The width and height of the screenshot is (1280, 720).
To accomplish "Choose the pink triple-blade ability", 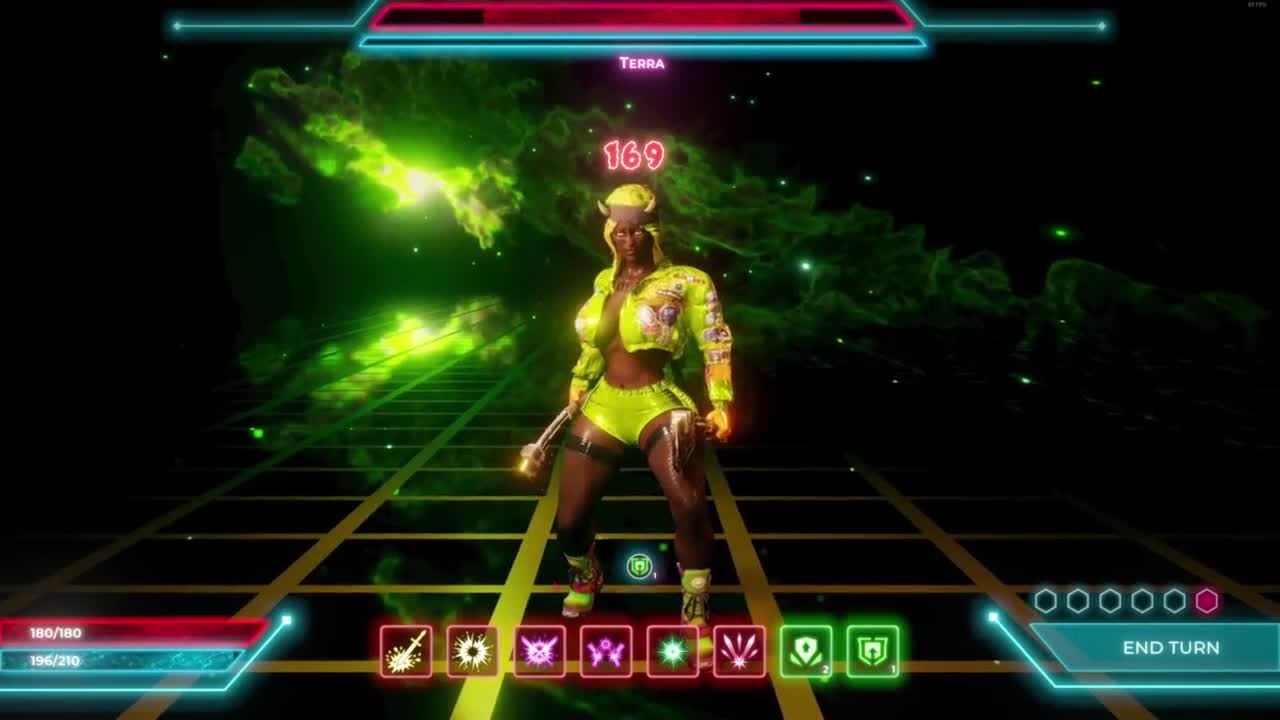I will (x=739, y=652).
